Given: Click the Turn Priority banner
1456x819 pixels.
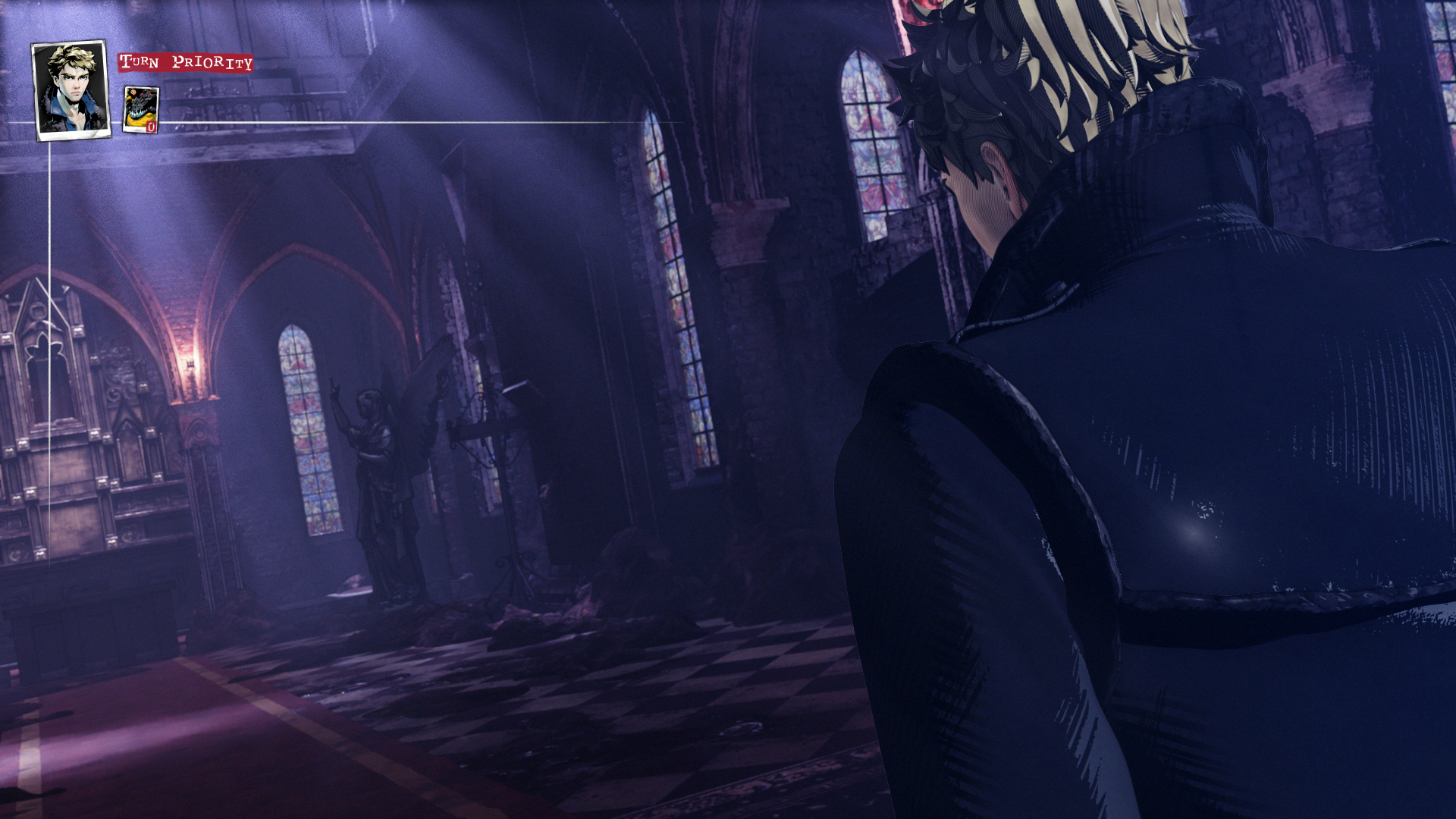Looking at the screenshot, I should (184, 64).
